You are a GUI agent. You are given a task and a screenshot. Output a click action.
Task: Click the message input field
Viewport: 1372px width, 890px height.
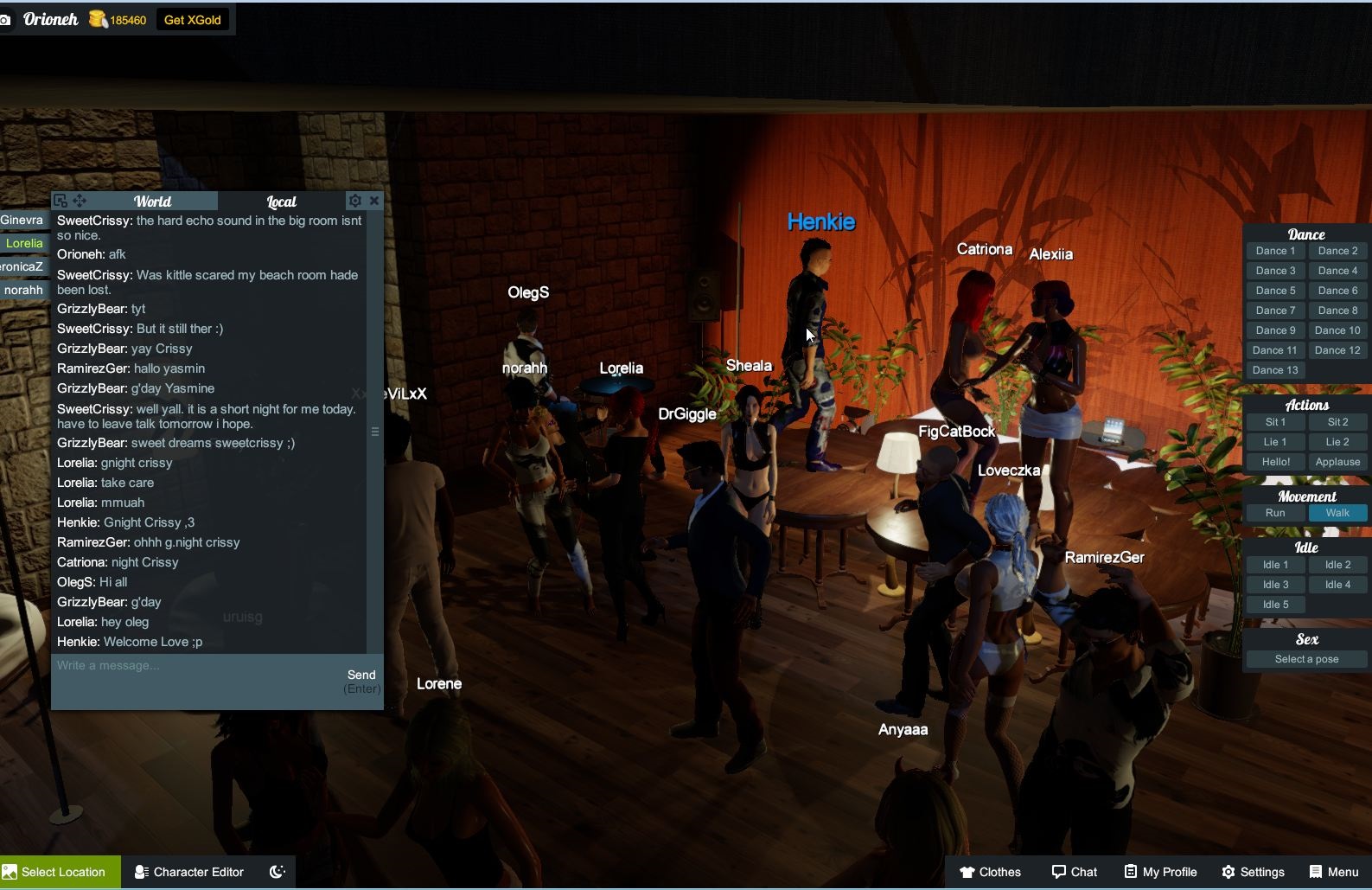[x=195, y=666]
